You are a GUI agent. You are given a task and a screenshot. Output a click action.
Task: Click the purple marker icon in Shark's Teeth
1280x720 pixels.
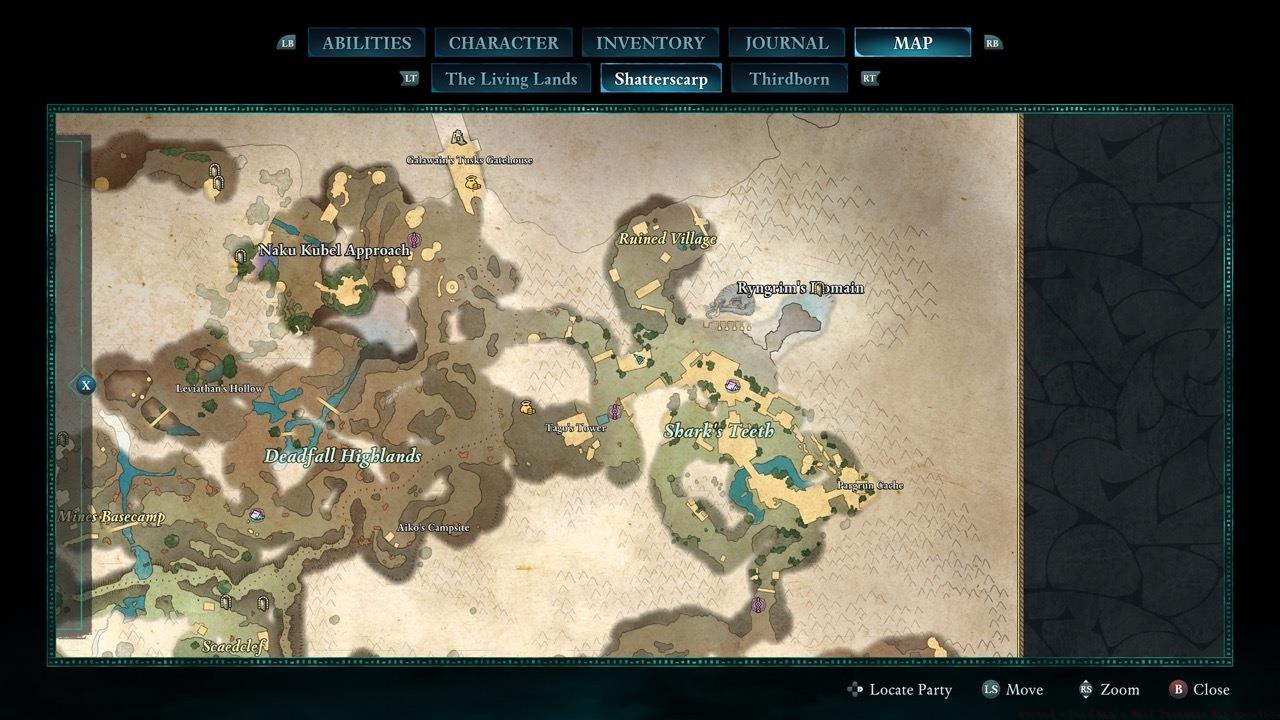click(732, 386)
